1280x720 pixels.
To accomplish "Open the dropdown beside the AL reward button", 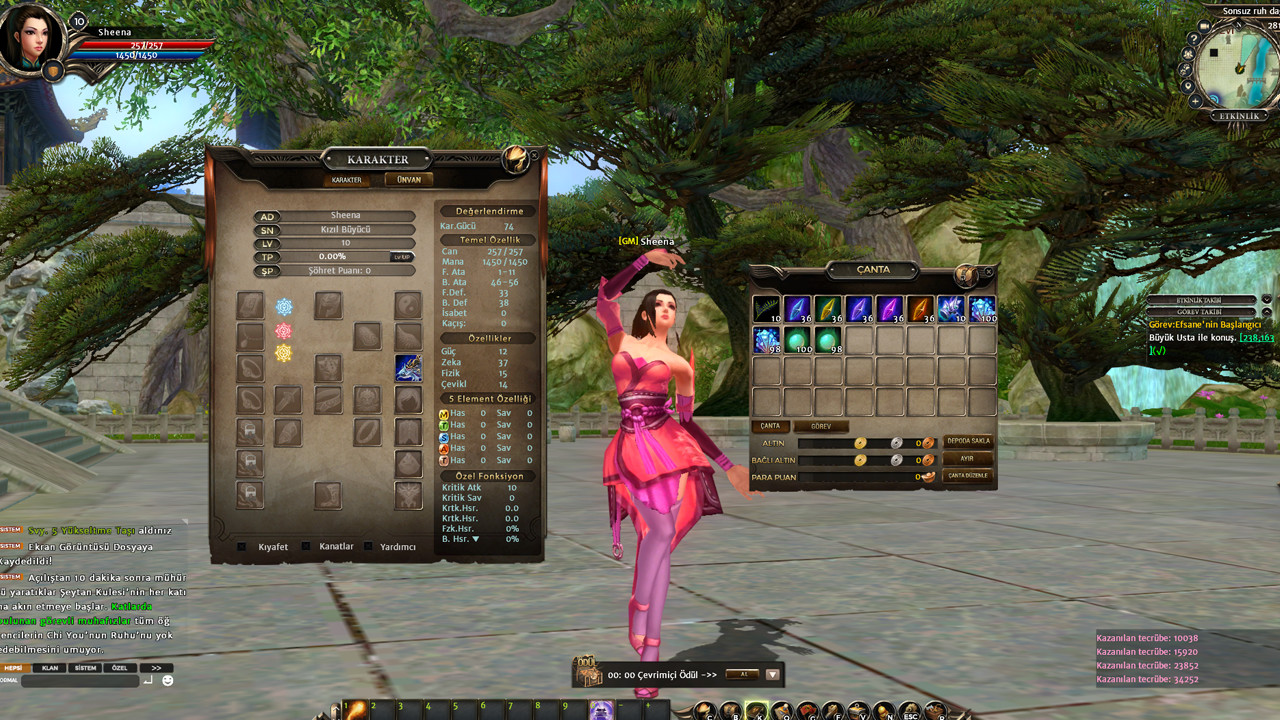I will coord(772,675).
